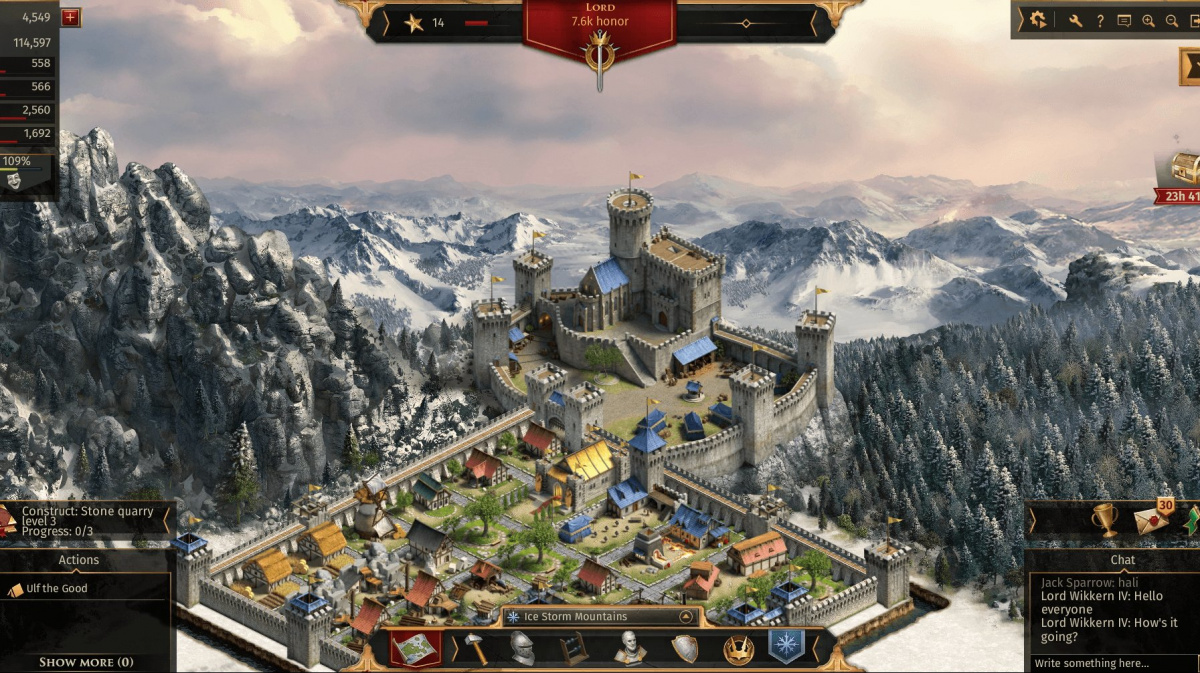This screenshot has height=673, width=1200.
Task: Zoom in with the magnifier plus
Action: tap(1148, 20)
